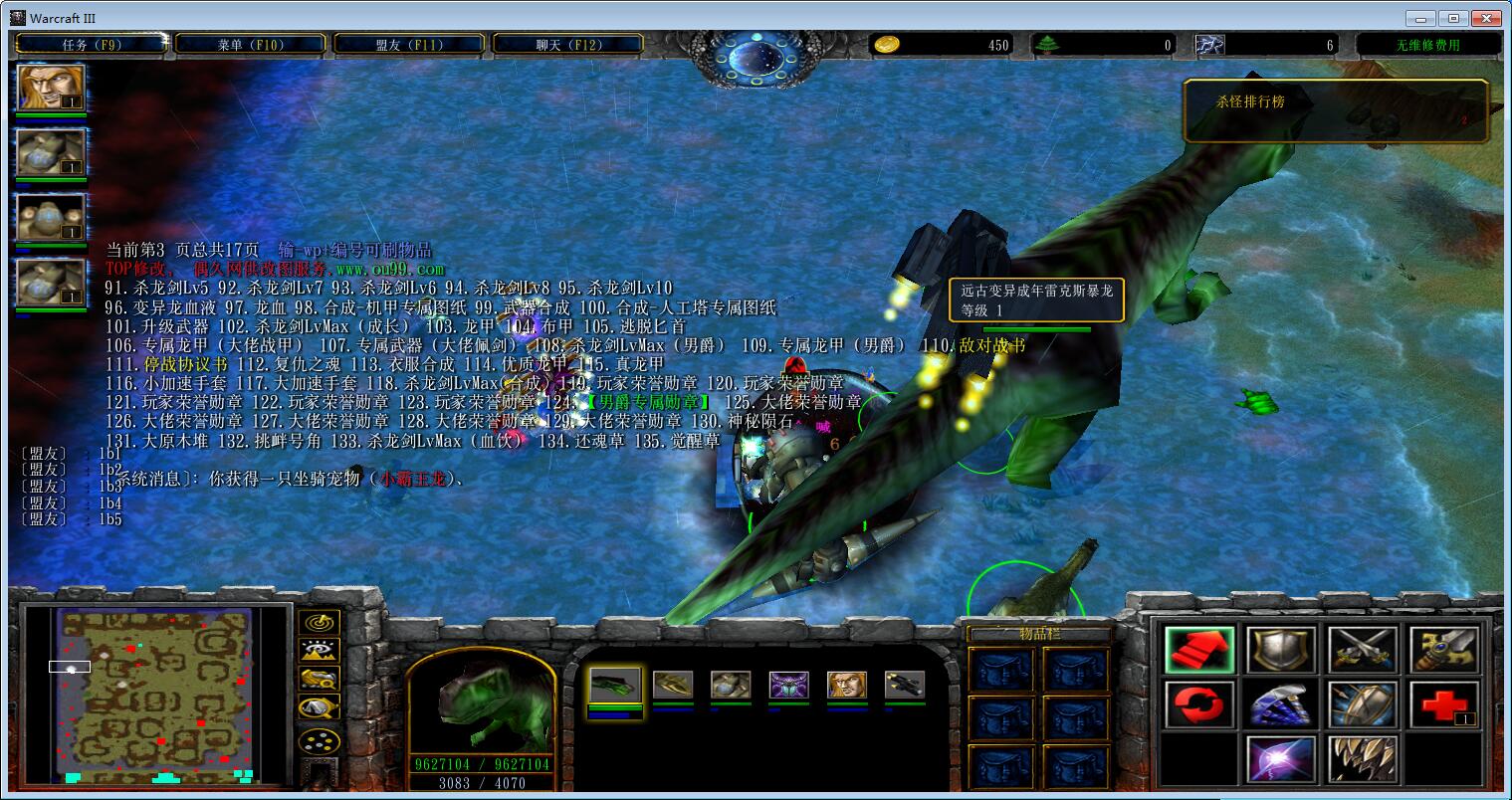Activate the minimap signal ping button
The image size is (1512, 800).
click(x=320, y=623)
